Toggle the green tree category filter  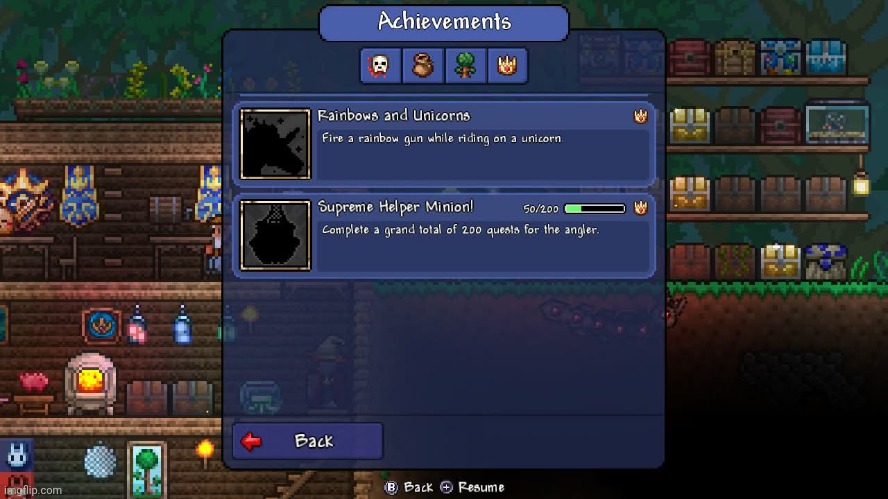coord(464,67)
